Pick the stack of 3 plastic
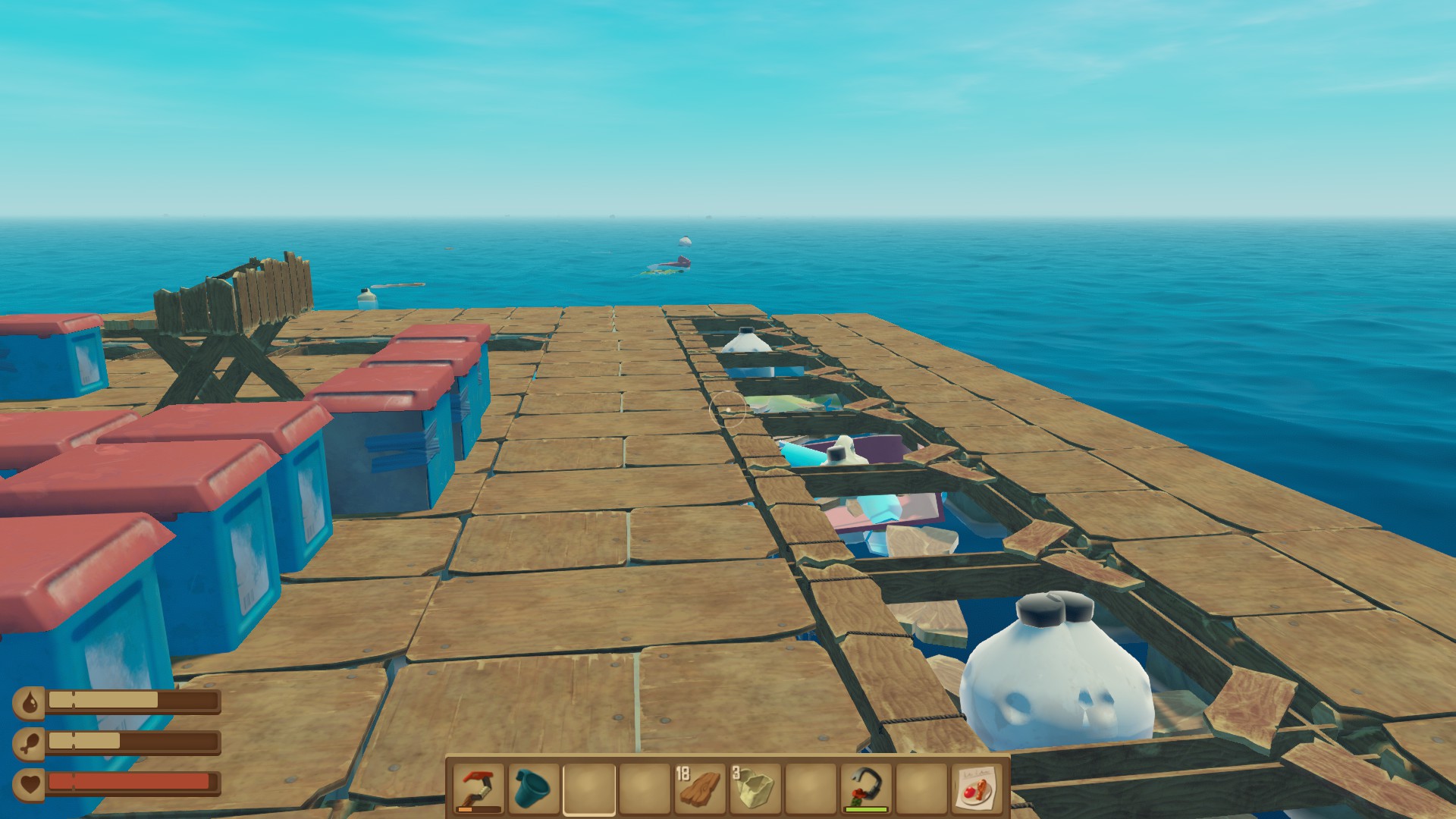Image resolution: width=1456 pixels, height=819 pixels. tap(755, 789)
